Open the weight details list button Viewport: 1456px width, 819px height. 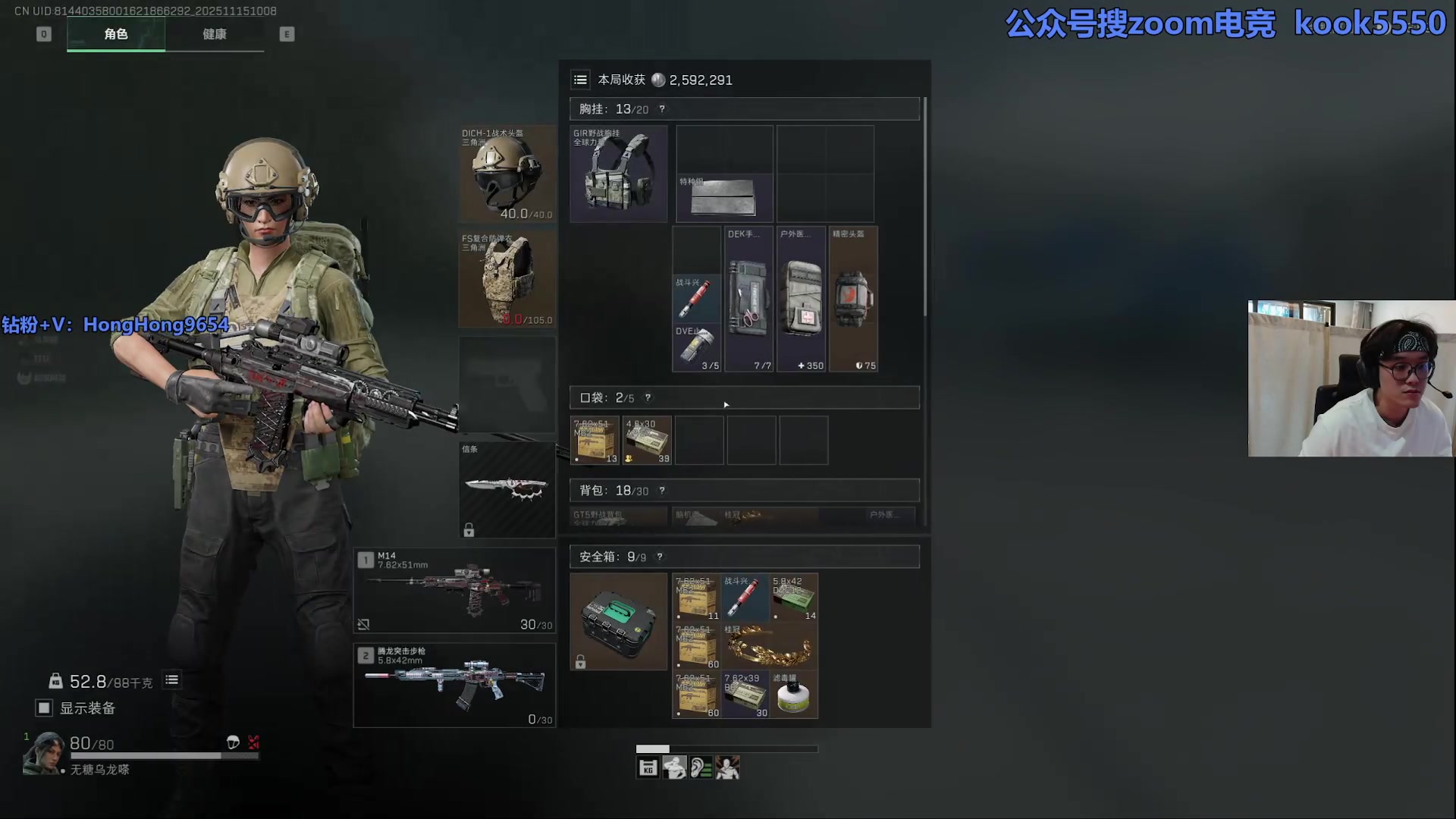click(x=172, y=680)
